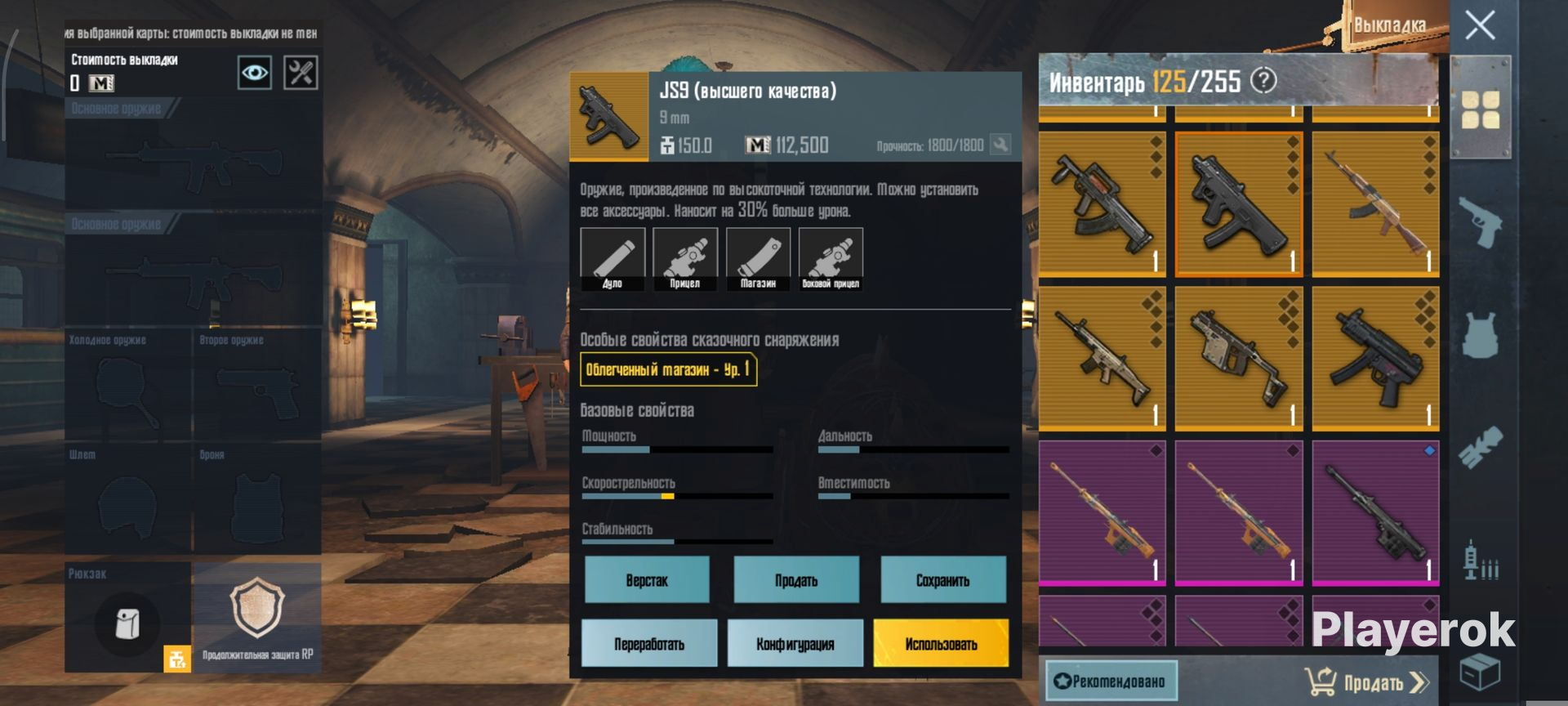Open inventory help question mark
Image resolution: width=1568 pixels, height=706 pixels.
(x=1263, y=81)
